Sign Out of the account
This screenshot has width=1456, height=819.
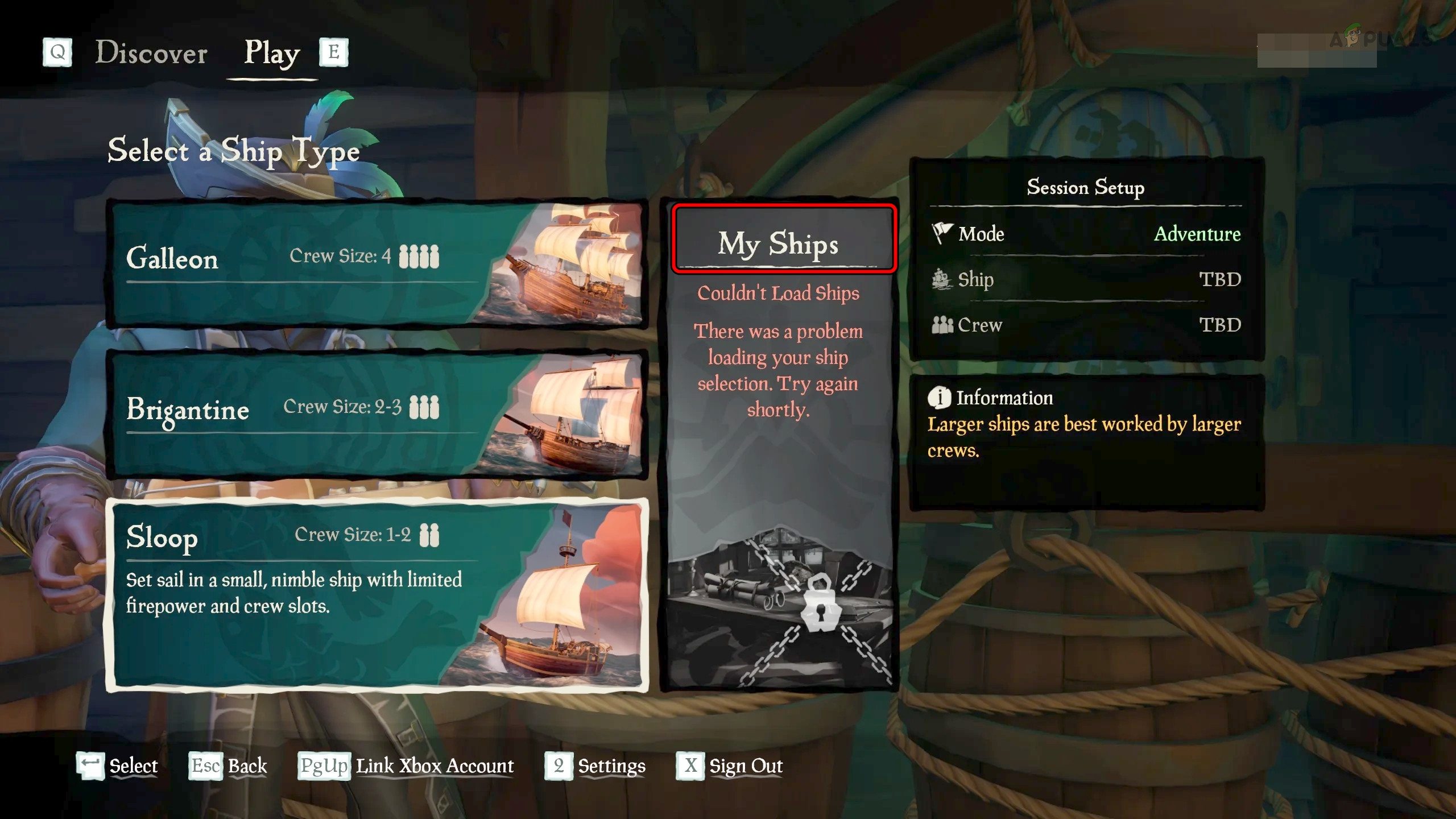[730, 766]
